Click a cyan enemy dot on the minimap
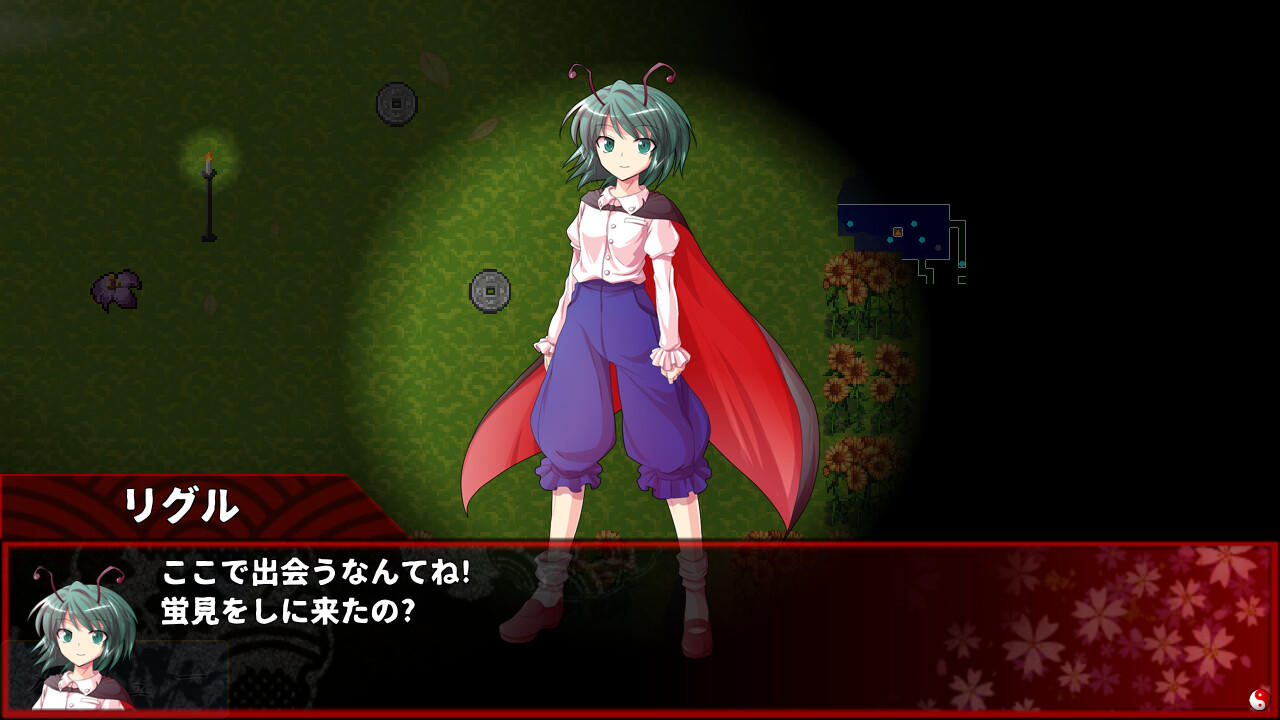 pyautogui.click(x=914, y=224)
